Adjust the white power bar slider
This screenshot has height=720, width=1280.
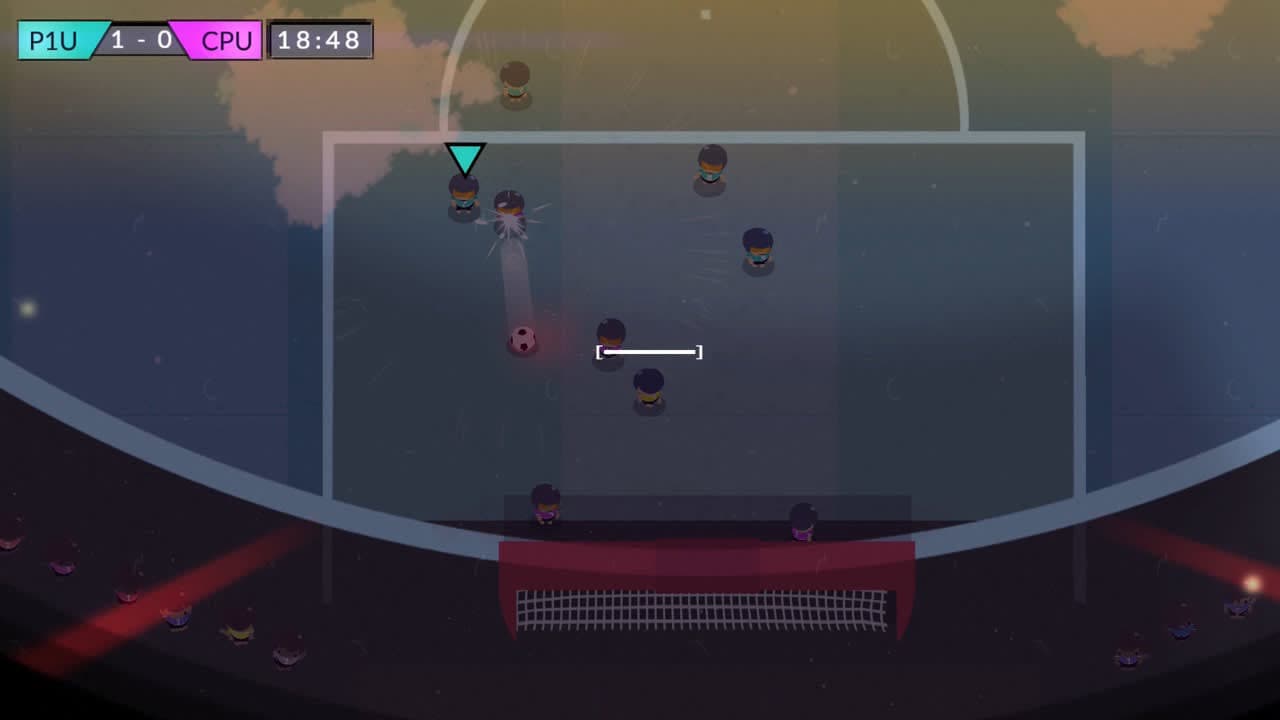(648, 351)
